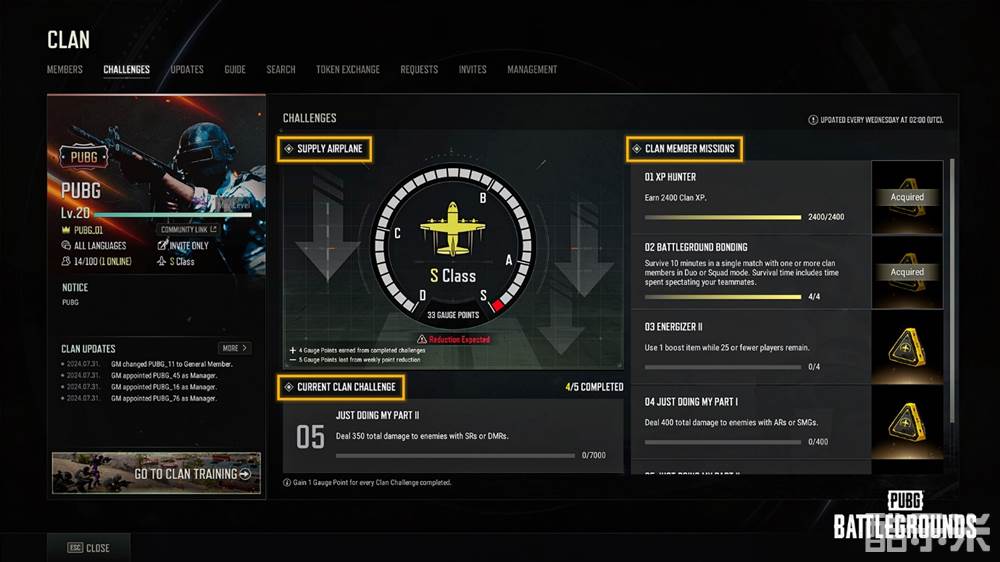The image size is (1000, 562).
Task: Close the clan screen
Action: [89, 548]
